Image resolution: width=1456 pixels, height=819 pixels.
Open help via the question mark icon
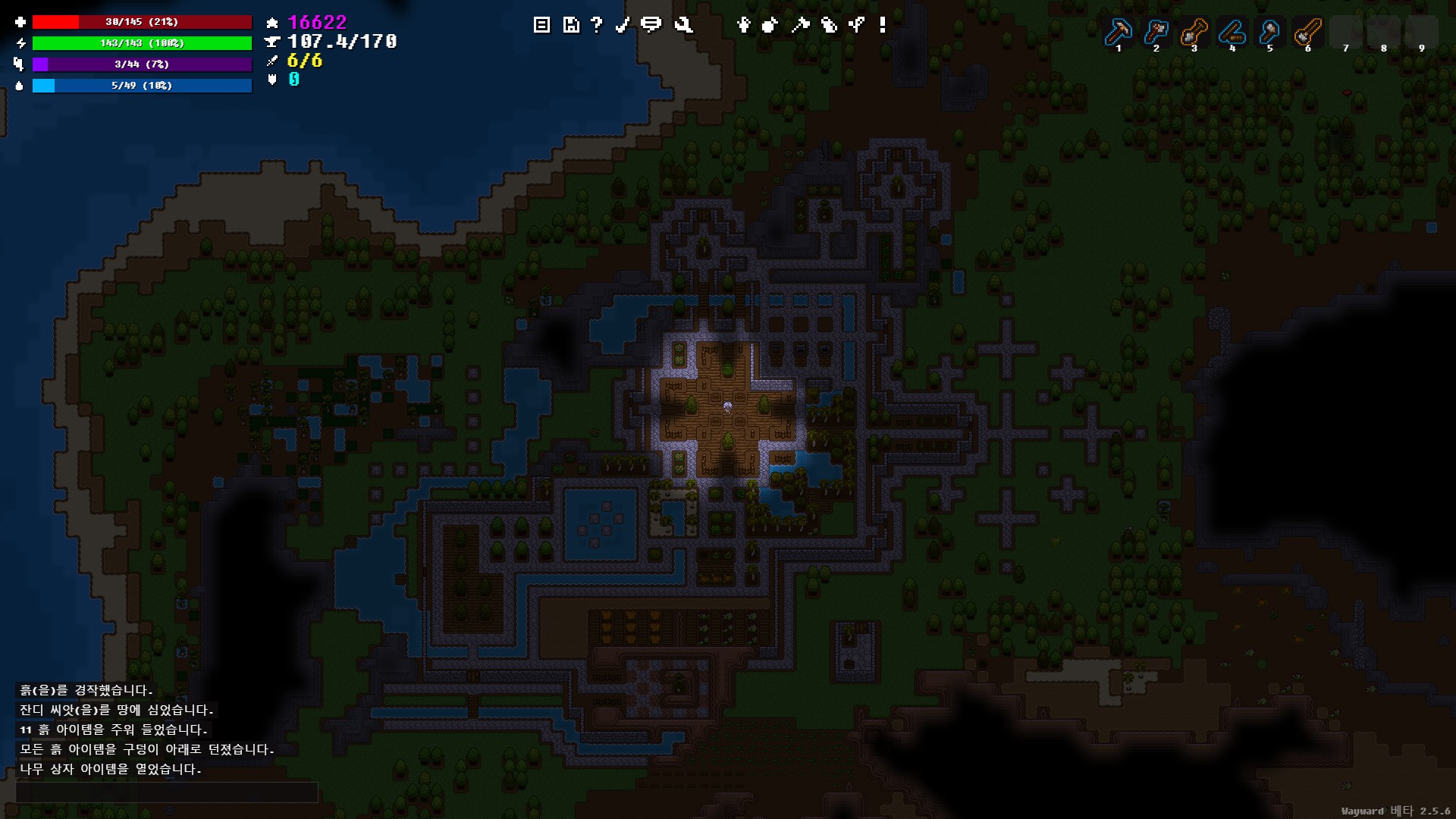point(597,24)
